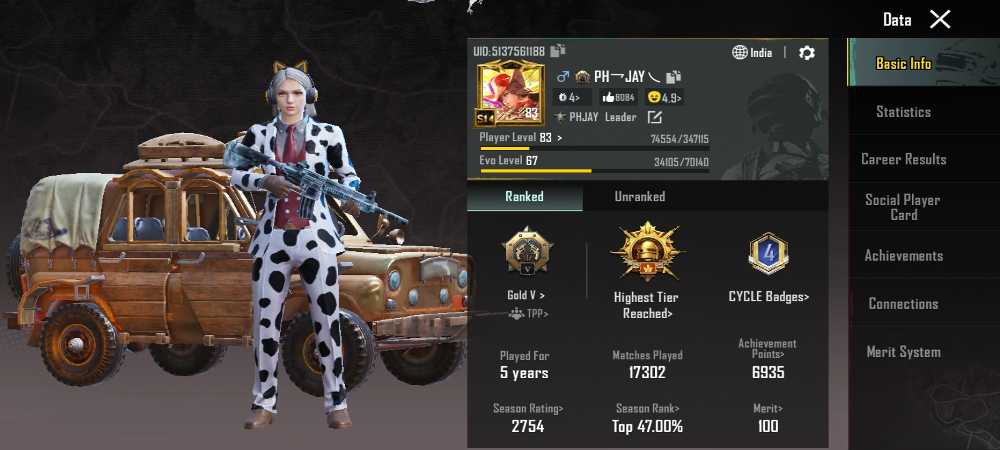Viewport: 1000px width, 450px height.
Task: Open the player avatar frame
Action: [x=510, y=93]
